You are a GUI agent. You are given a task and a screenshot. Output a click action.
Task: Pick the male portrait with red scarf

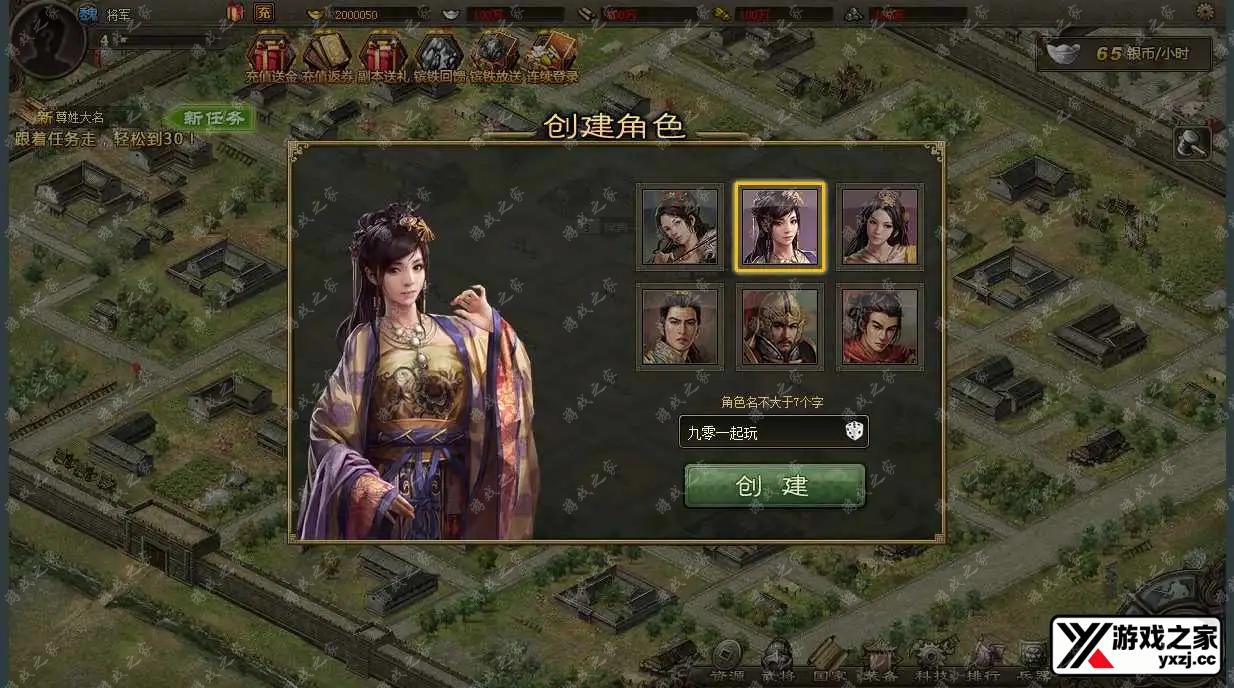(880, 327)
